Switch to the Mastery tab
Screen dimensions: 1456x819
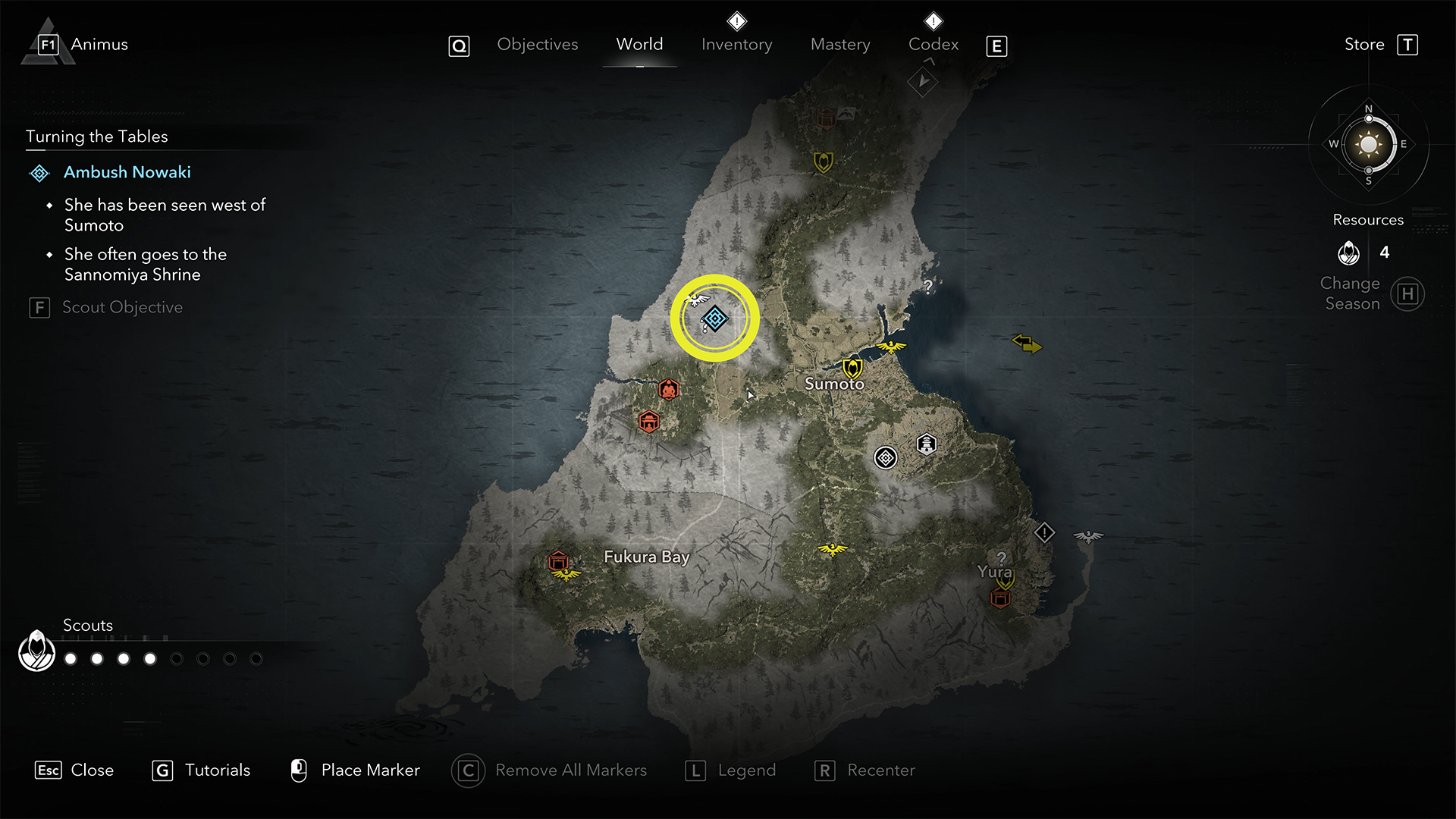[x=840, y=45]
